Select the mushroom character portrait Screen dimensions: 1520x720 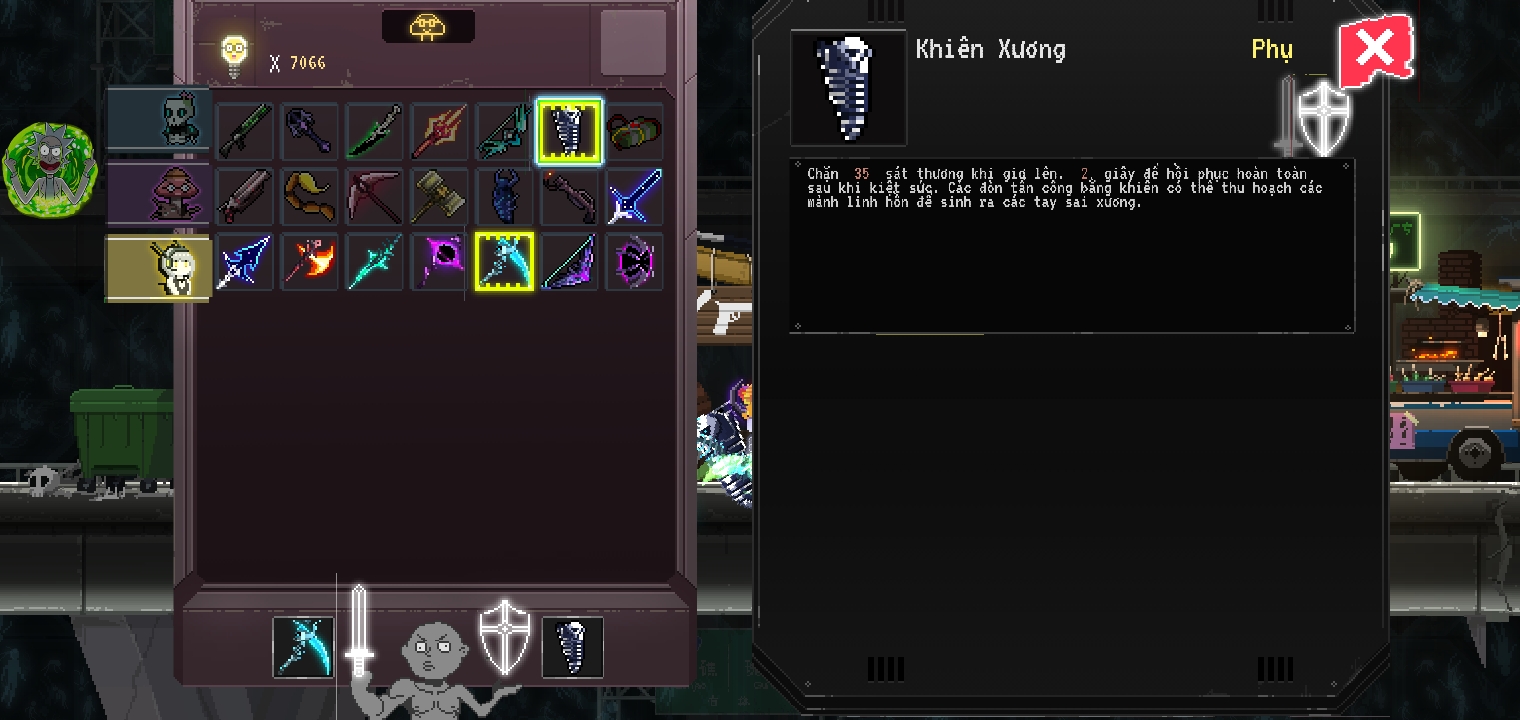[x=158, y=193]
